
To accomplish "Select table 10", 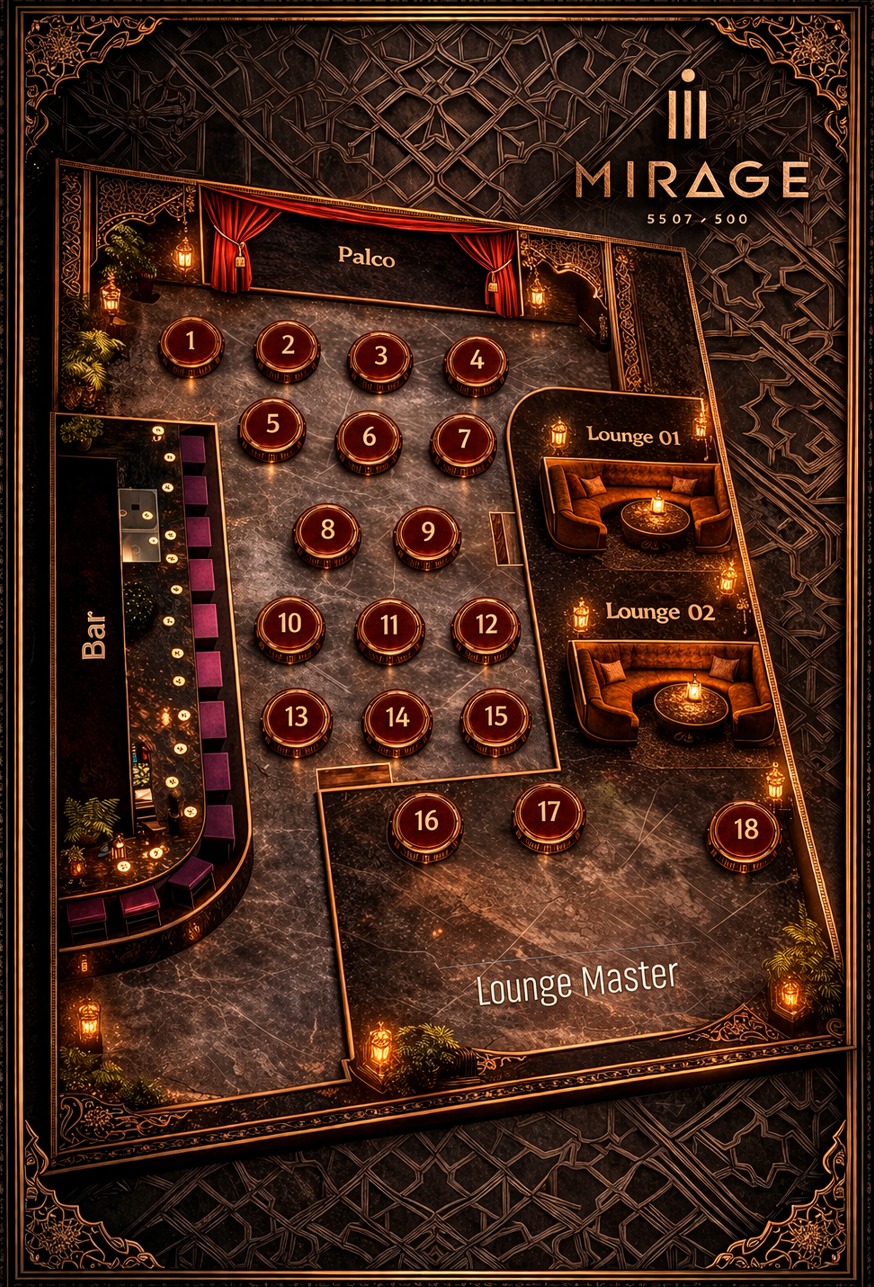I will 290,626.
